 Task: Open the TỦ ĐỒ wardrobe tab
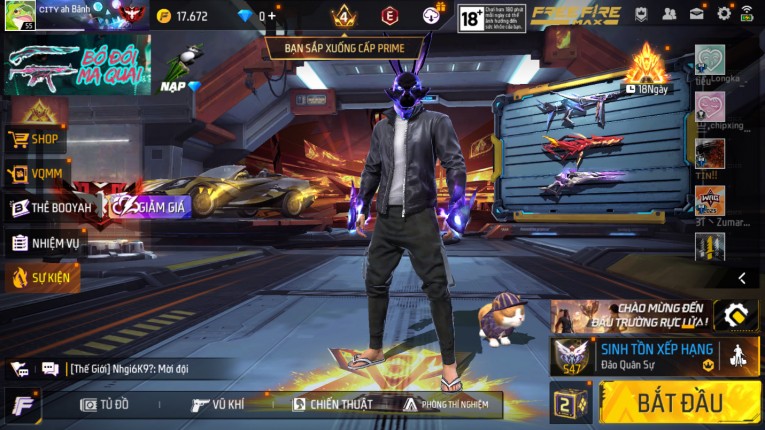[105, 405]
